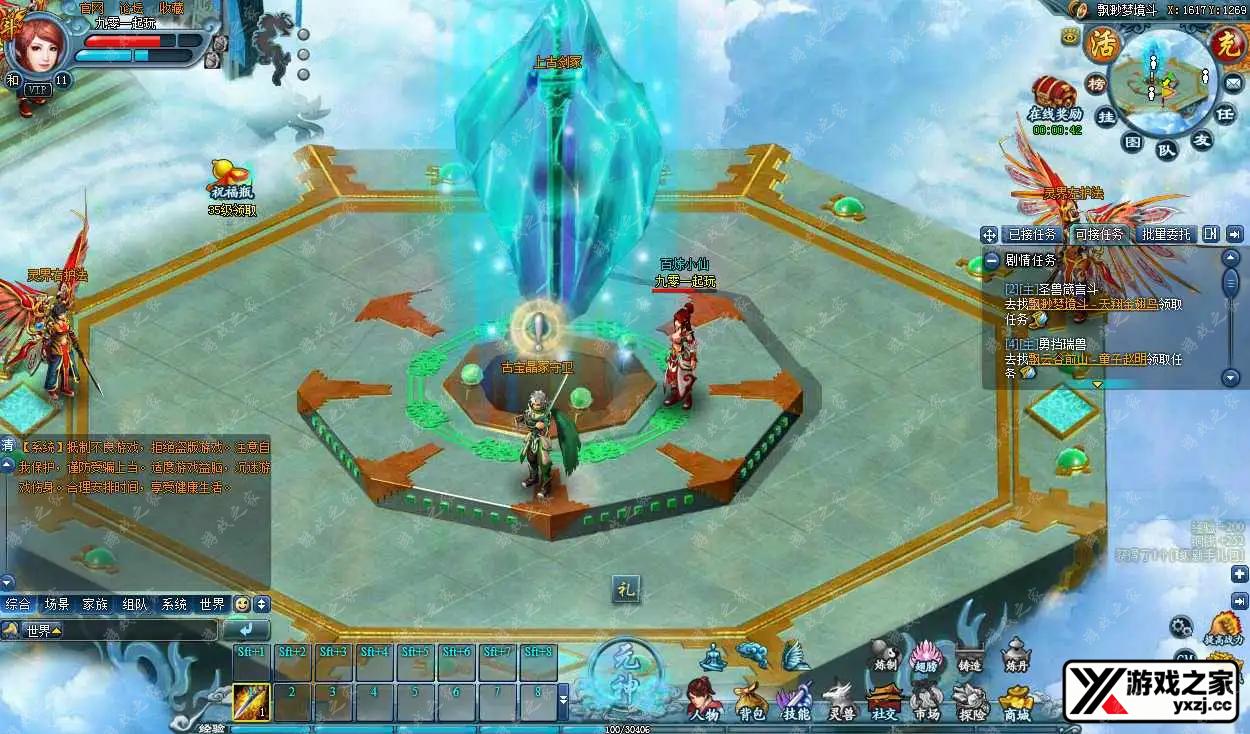Open the 灵兽 spirit beast menu
Image resolution: width=1250 pixels, height=734 pixels.
click(x=838, y=698)
